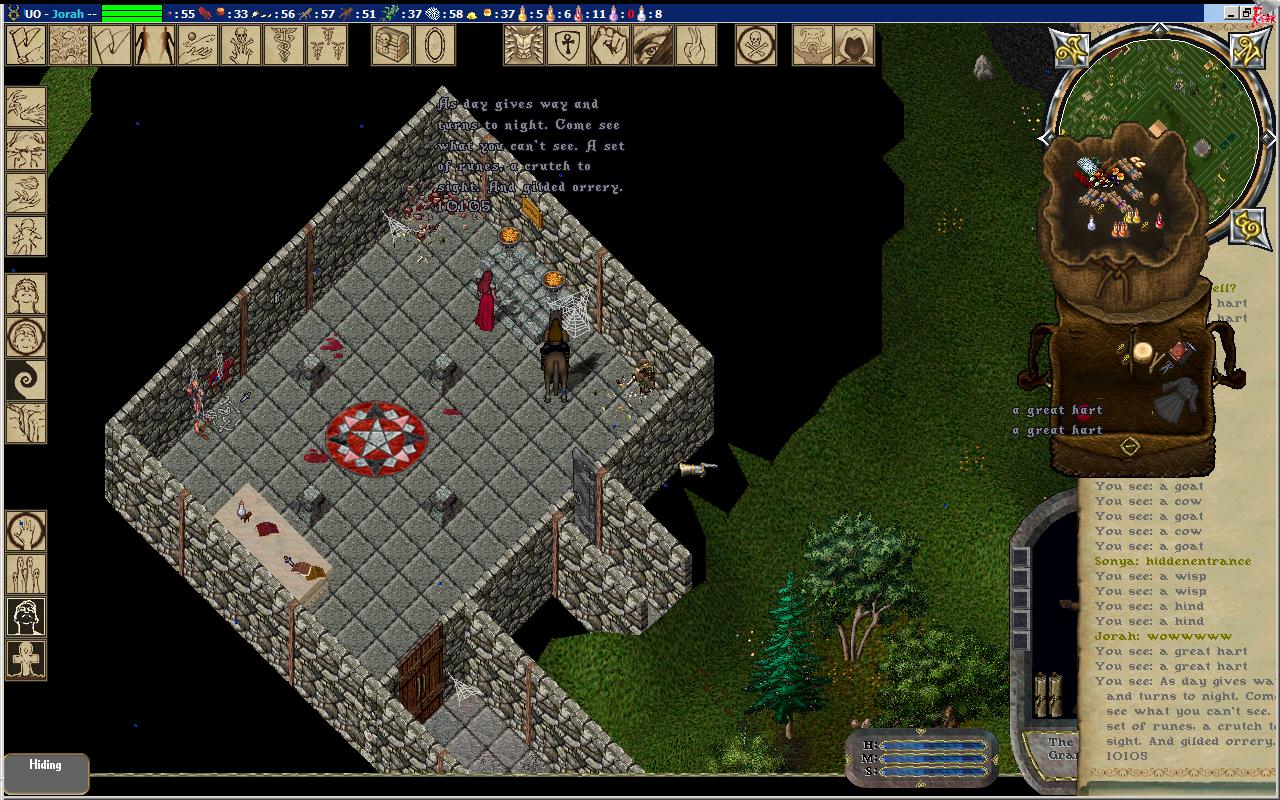1280x800 pixels.
Task: Click the backpack's bottom minimize gem
Action: [1129, 446]
